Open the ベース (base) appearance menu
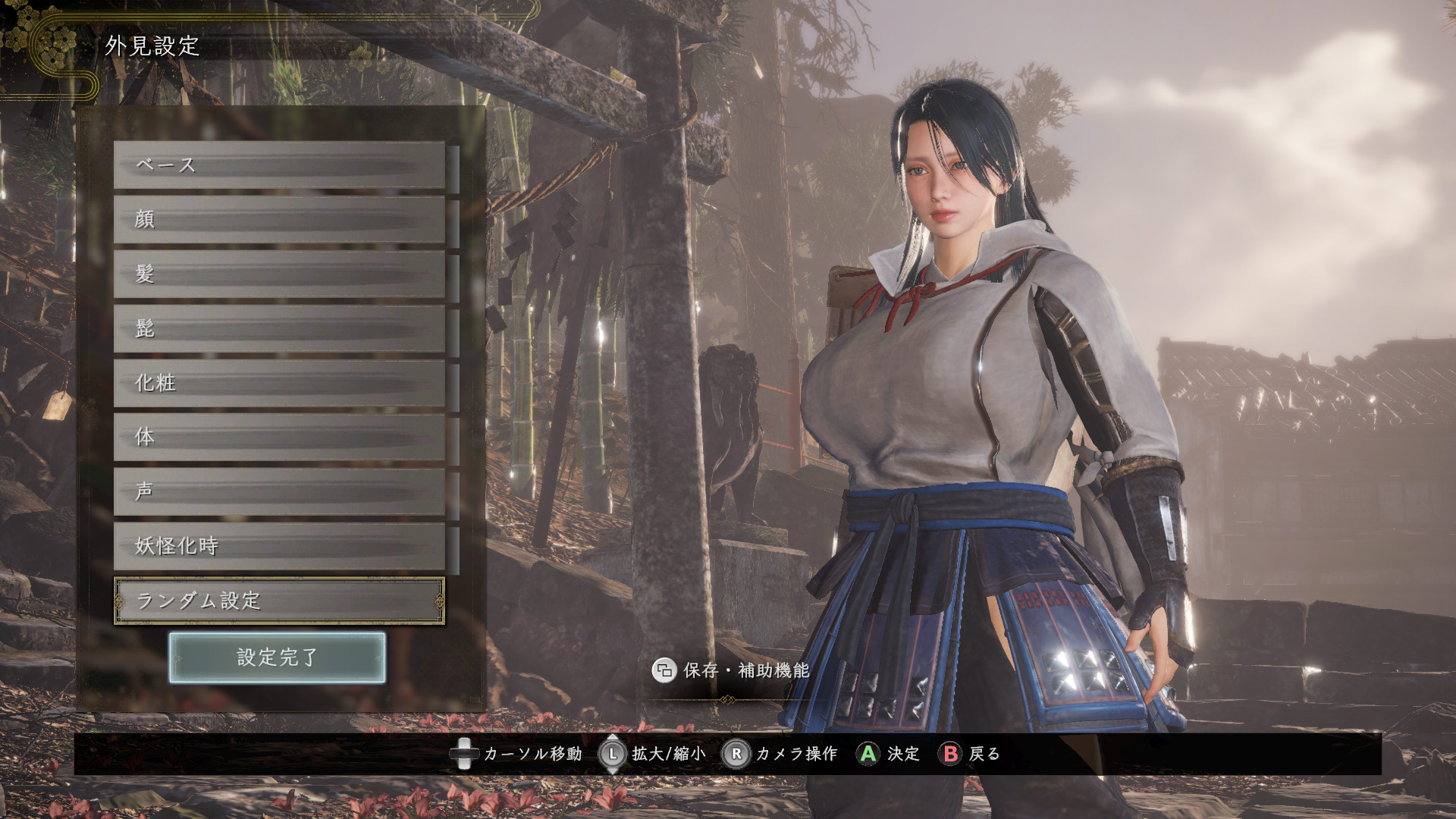This screenshot has height=819, width=1456. click(279, 165)
